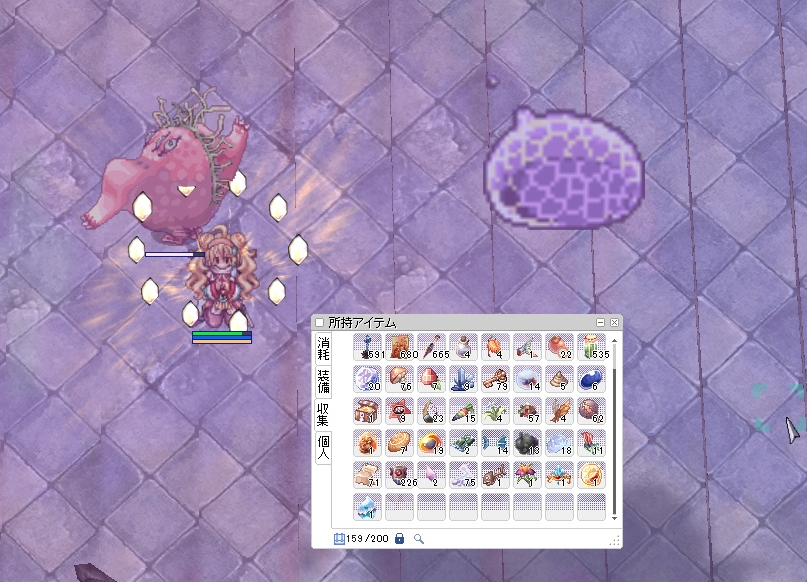Image resolution: width=807 pixels, height=582 pixels.
Task: Open inventory search with the magnifying glass
Action: coord(419,539)
